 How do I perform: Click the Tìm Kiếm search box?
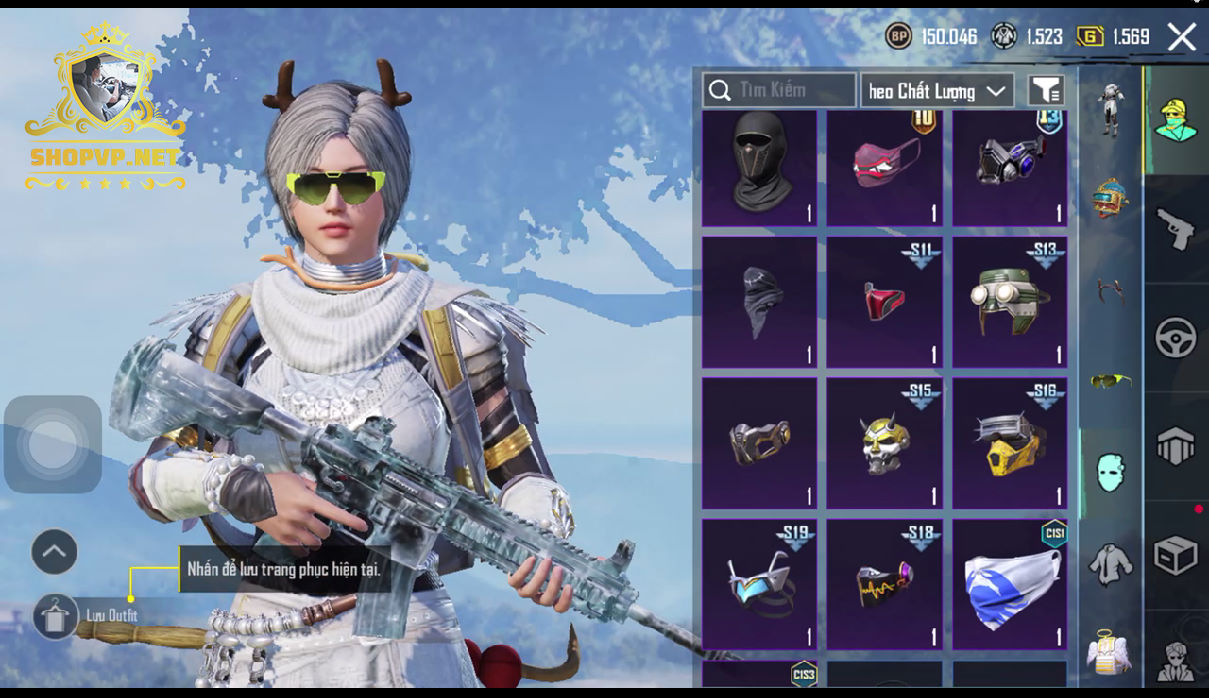pos(779,91)
